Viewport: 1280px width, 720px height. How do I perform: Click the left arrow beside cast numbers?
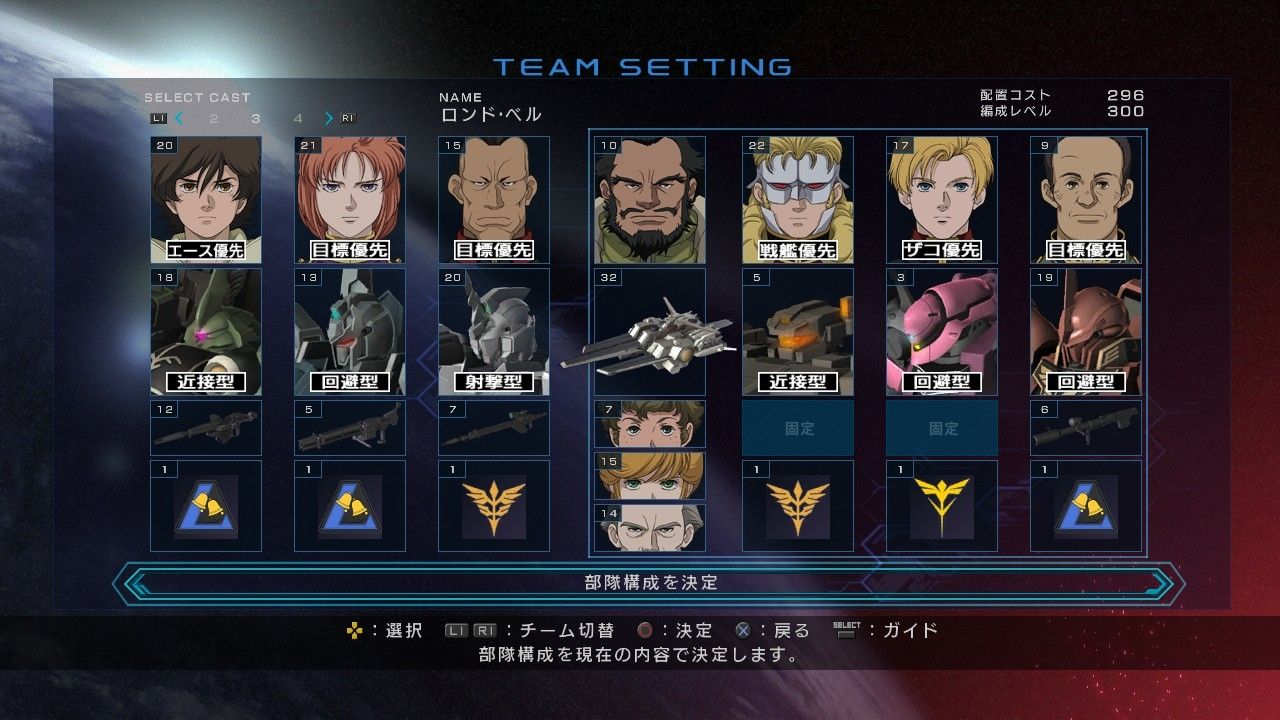coord(180,118)
